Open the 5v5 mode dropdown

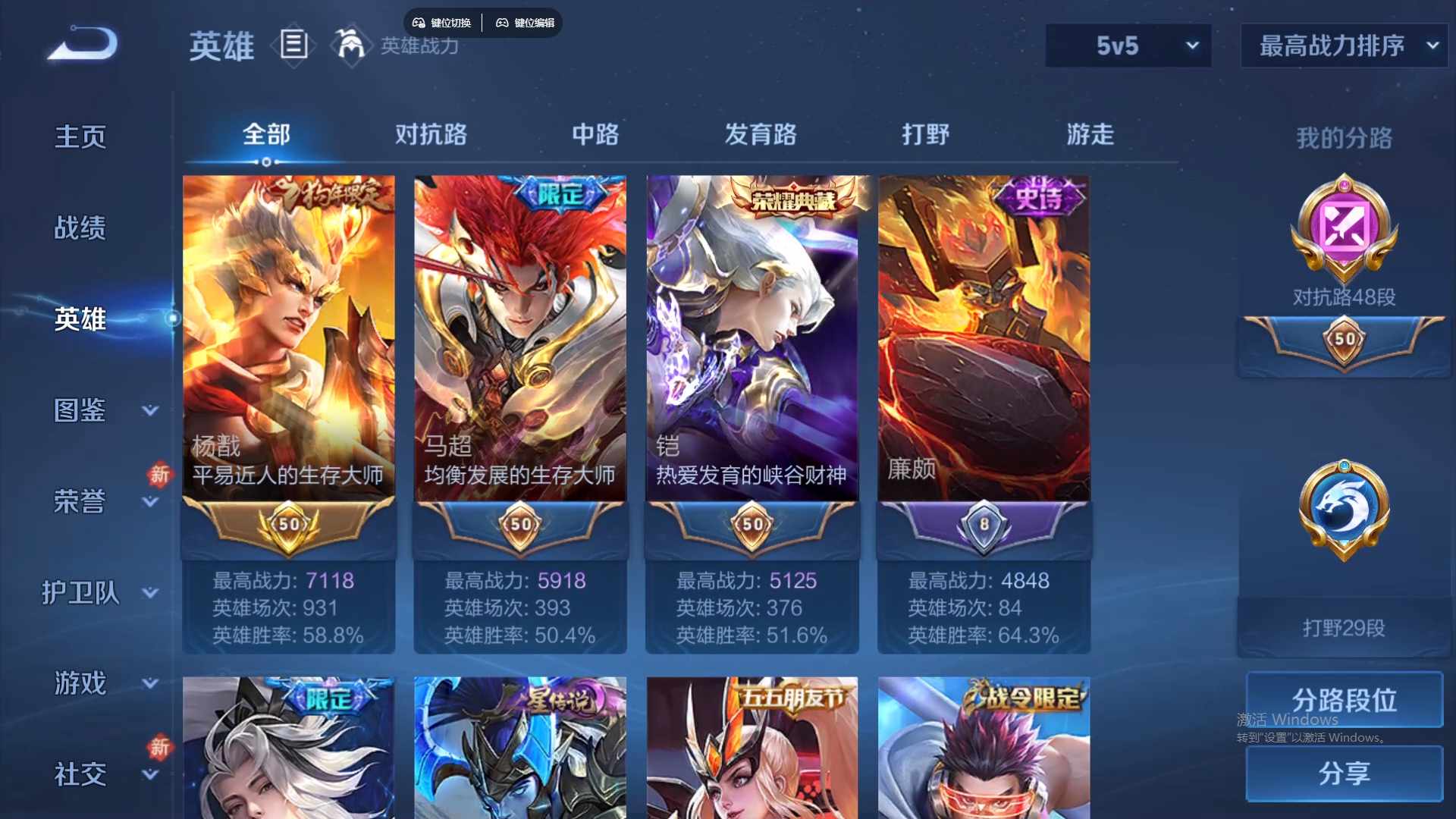coord(1128,45)
